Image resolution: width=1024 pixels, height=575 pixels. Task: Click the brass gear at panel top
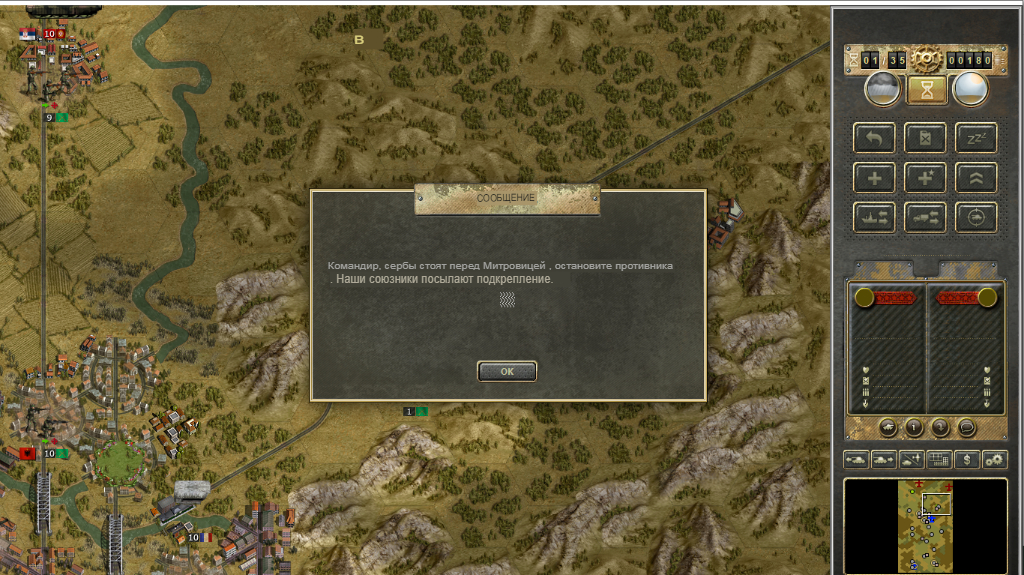point(926,59)
